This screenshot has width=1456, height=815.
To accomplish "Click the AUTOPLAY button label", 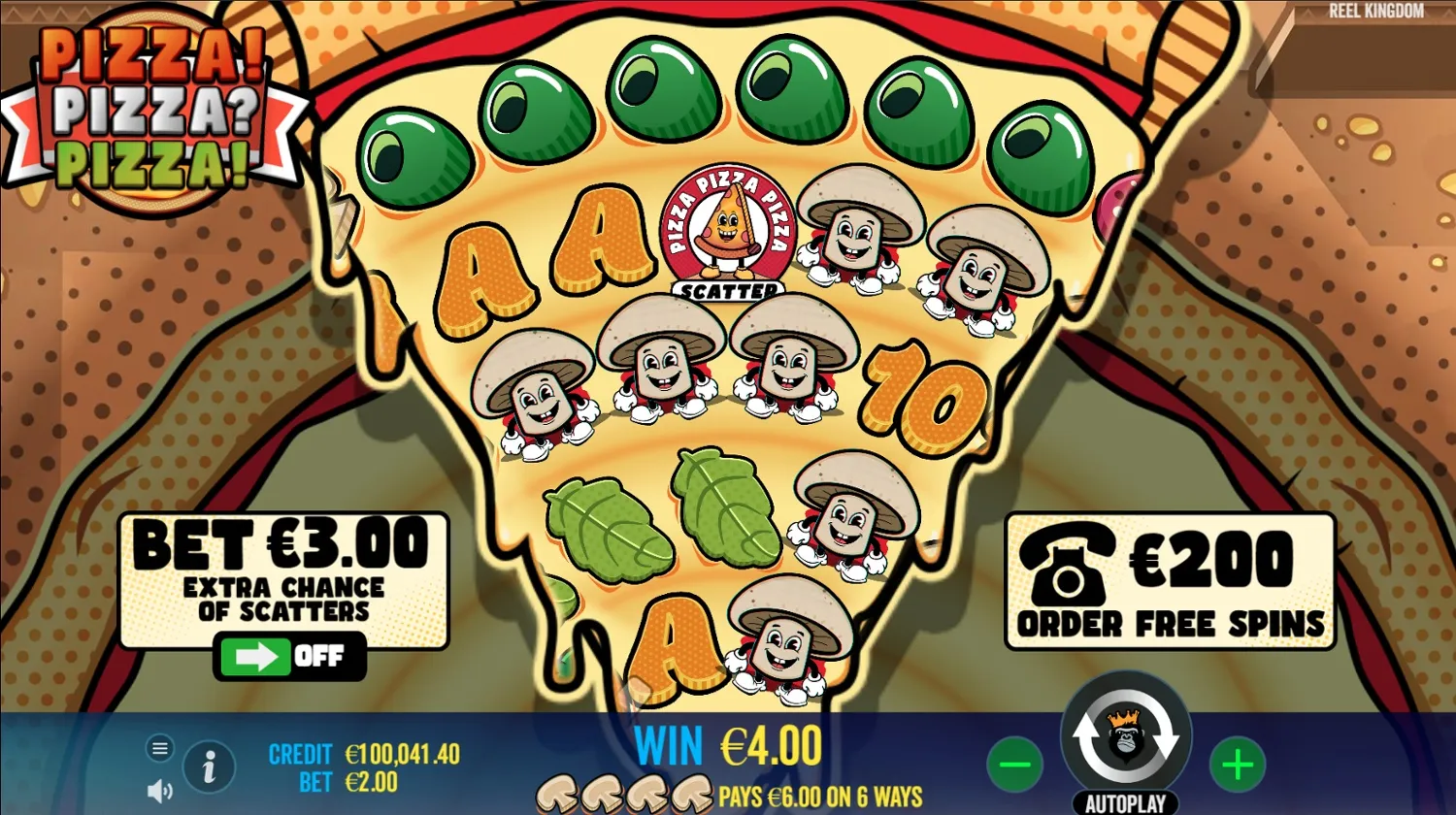I will 1124,802.
